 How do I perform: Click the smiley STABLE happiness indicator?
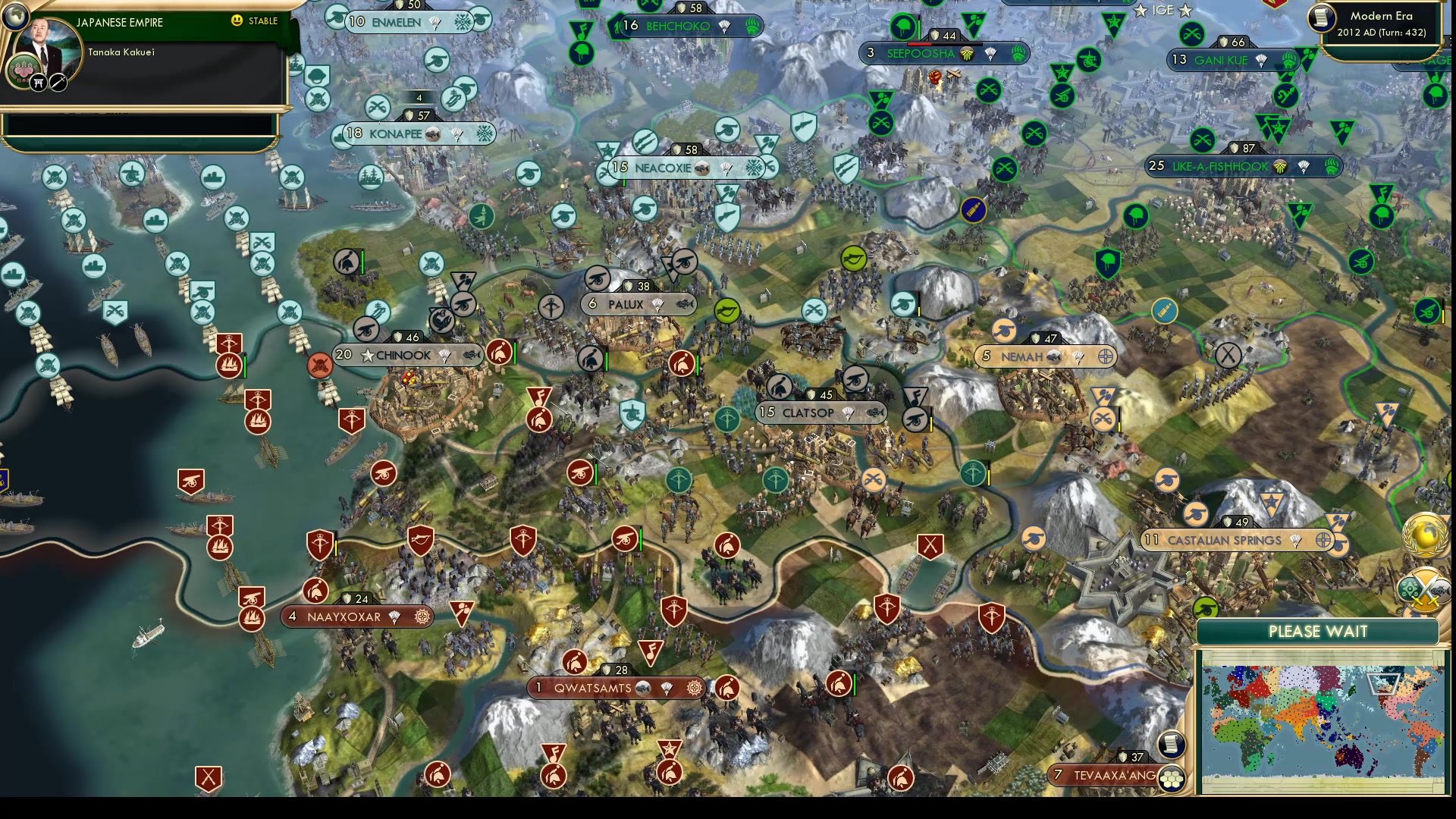(x=237, y=21)
